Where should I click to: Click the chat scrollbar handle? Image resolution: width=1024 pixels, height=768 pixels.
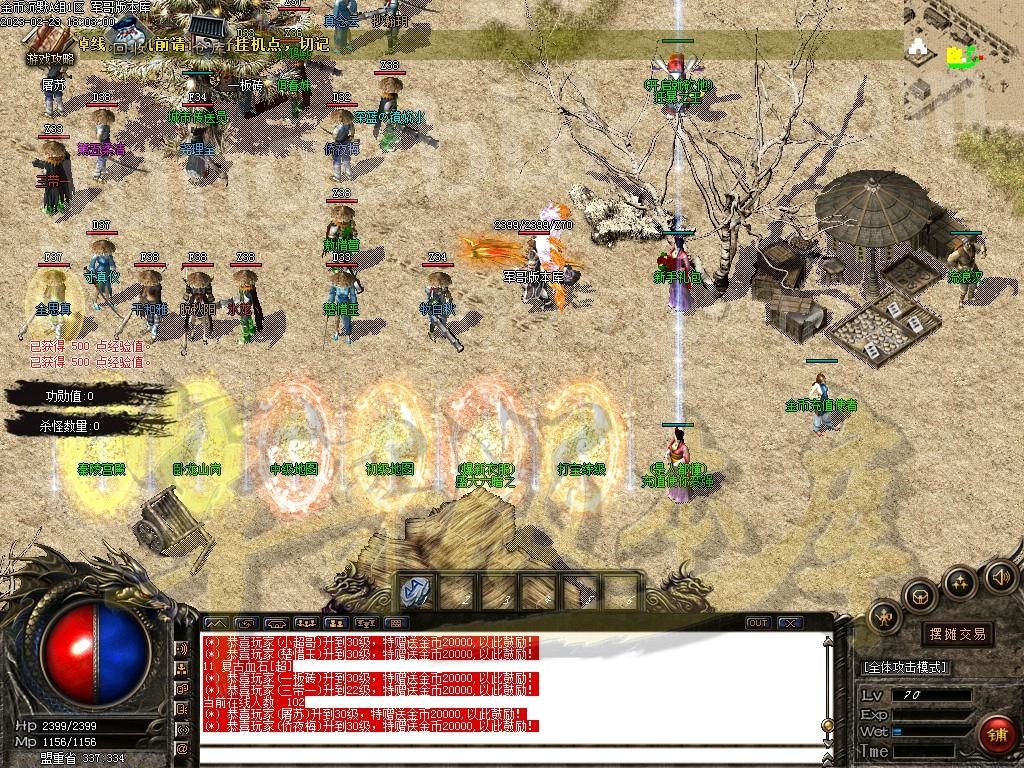827,725
